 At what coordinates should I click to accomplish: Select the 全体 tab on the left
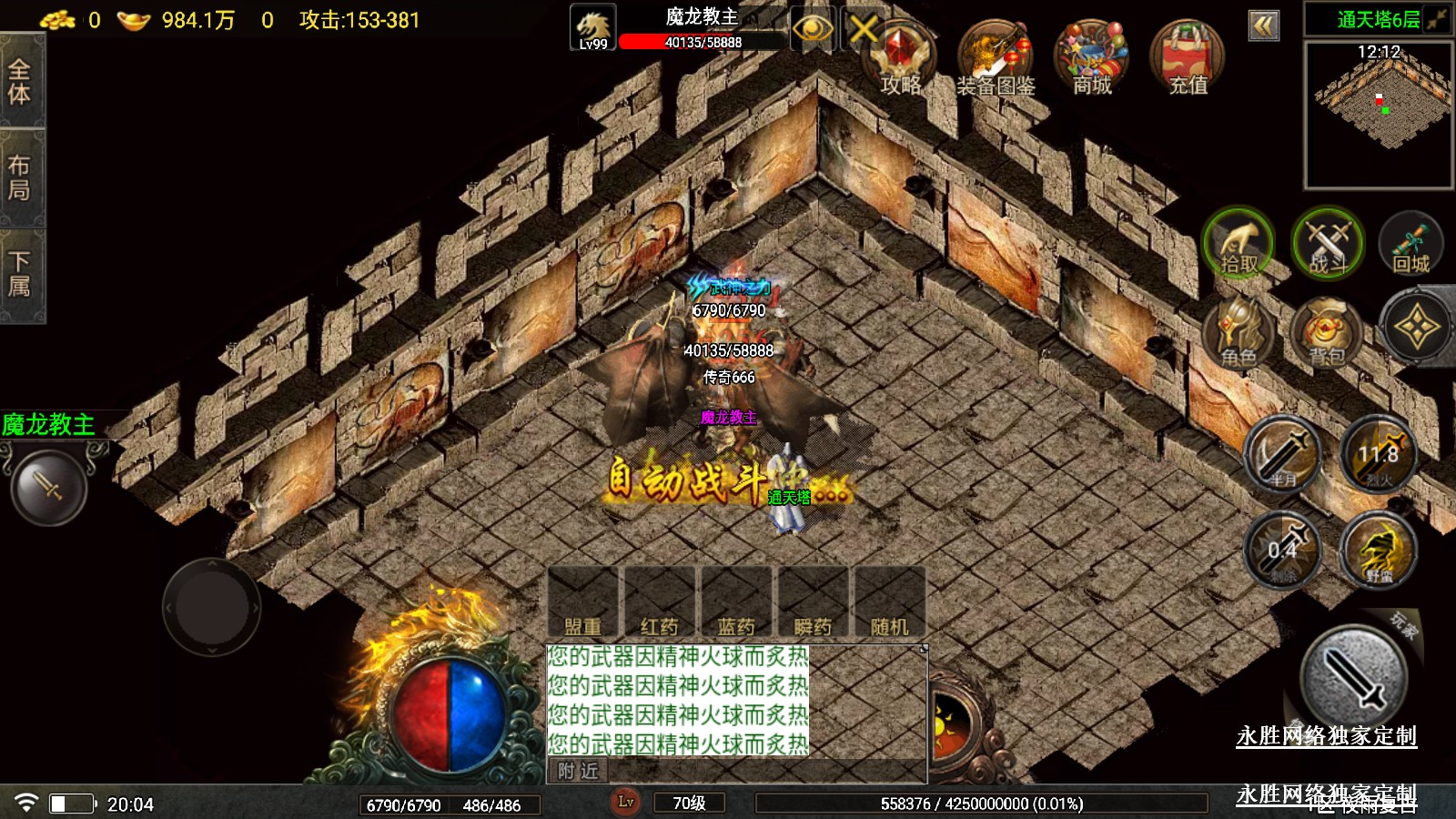click(20, 82)
